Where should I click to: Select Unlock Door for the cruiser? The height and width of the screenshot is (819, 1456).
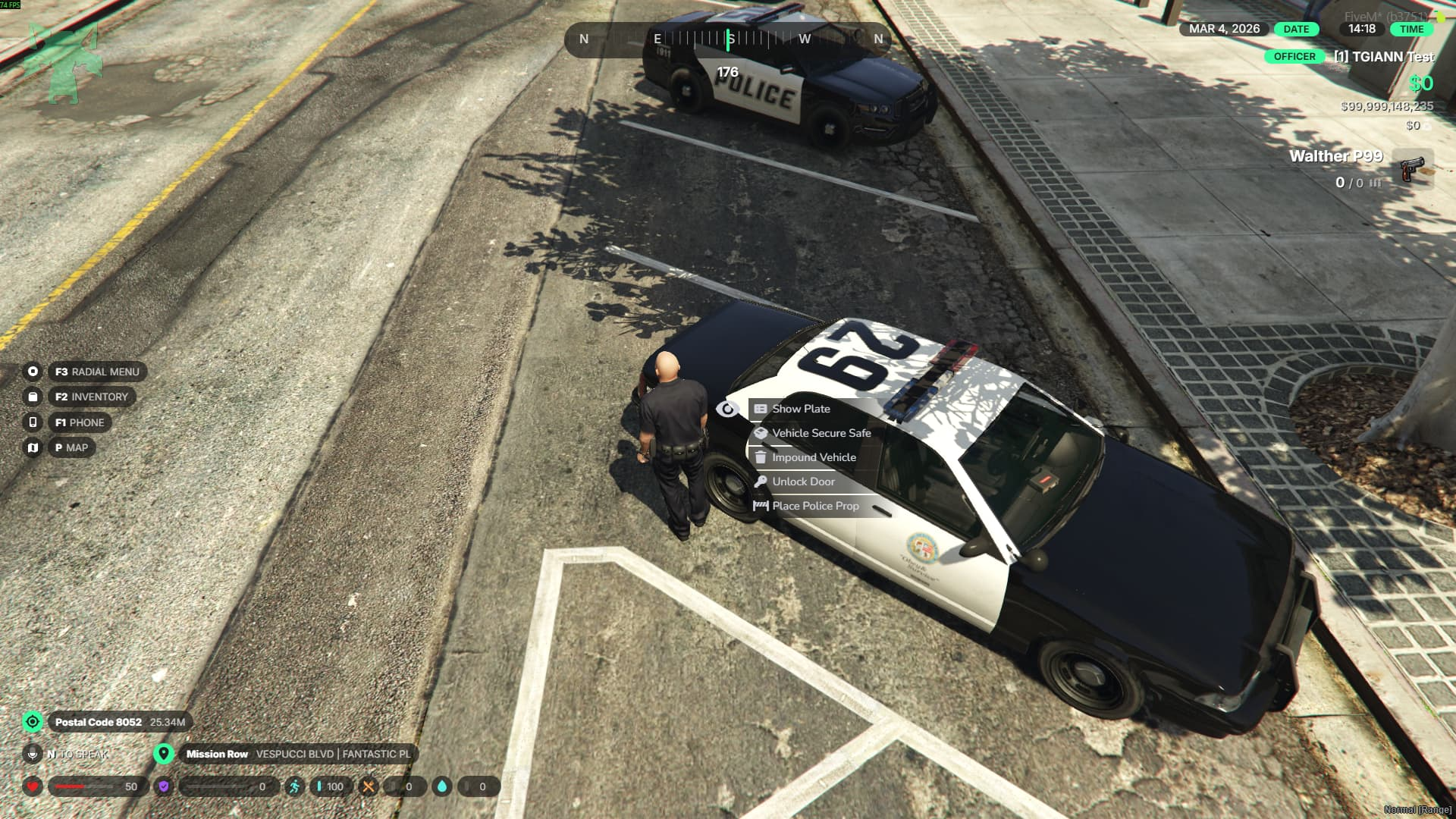point(802,482)
